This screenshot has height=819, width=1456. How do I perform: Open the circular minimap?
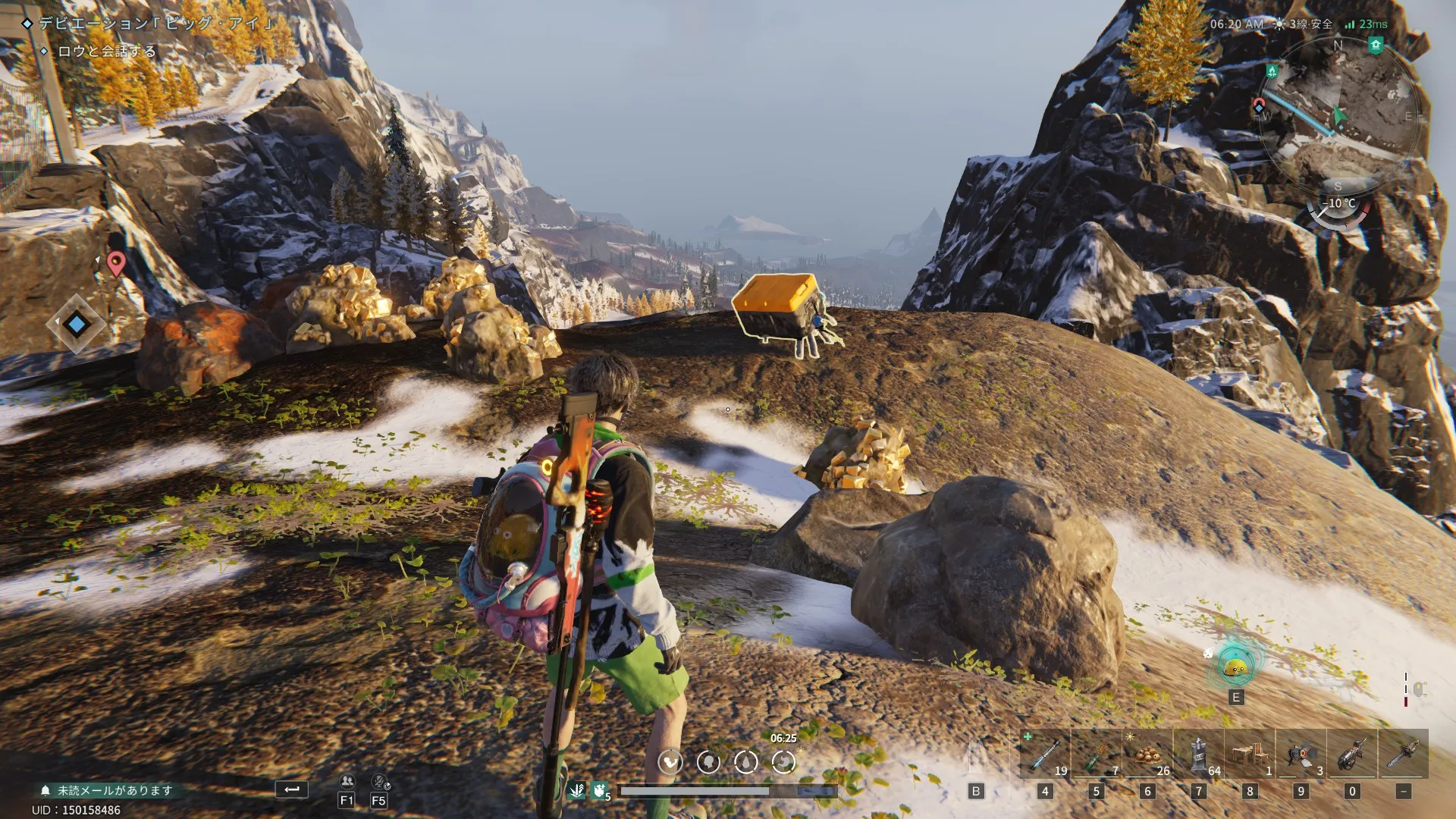click(x=1338, y=114)
